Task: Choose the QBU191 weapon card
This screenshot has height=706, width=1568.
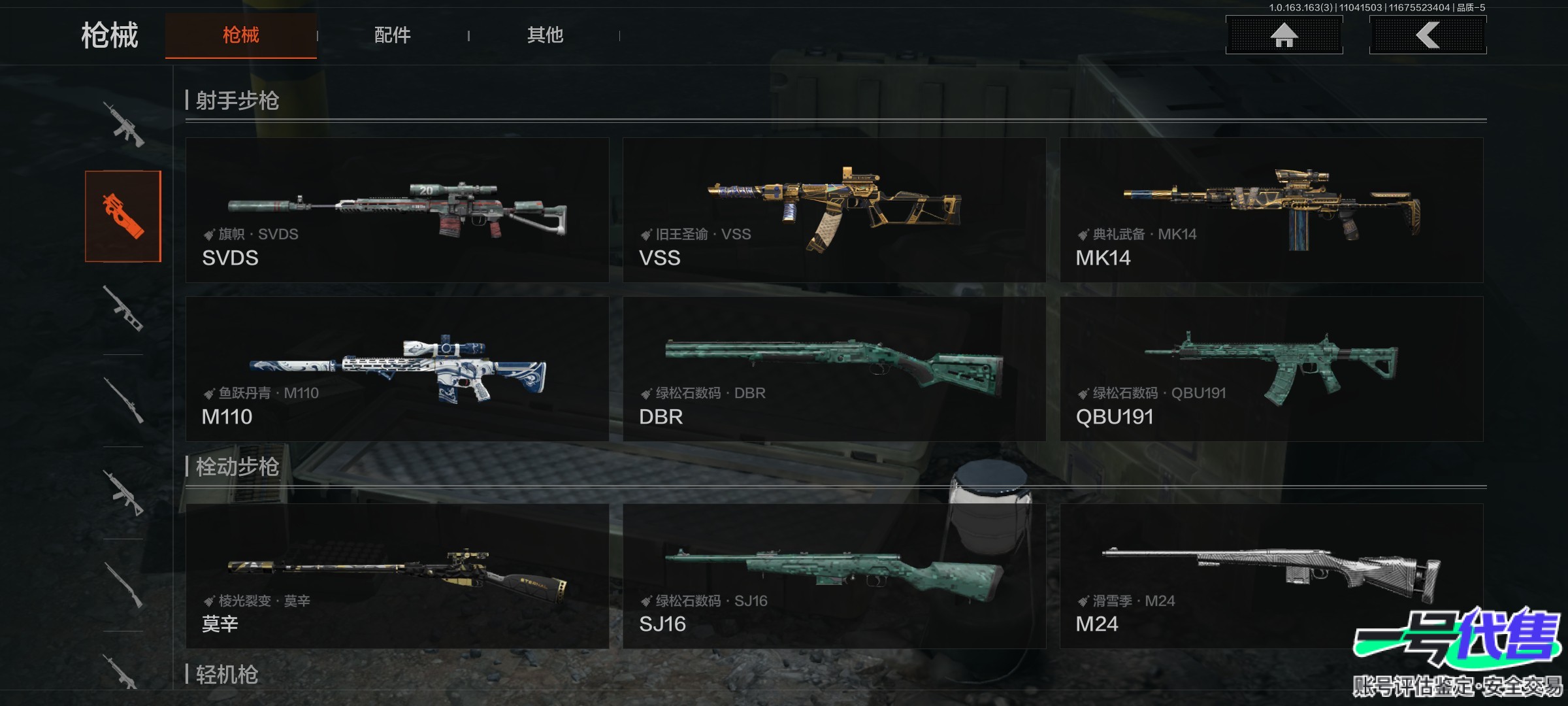Action: pyautogui.click(x=1271, y=369)
